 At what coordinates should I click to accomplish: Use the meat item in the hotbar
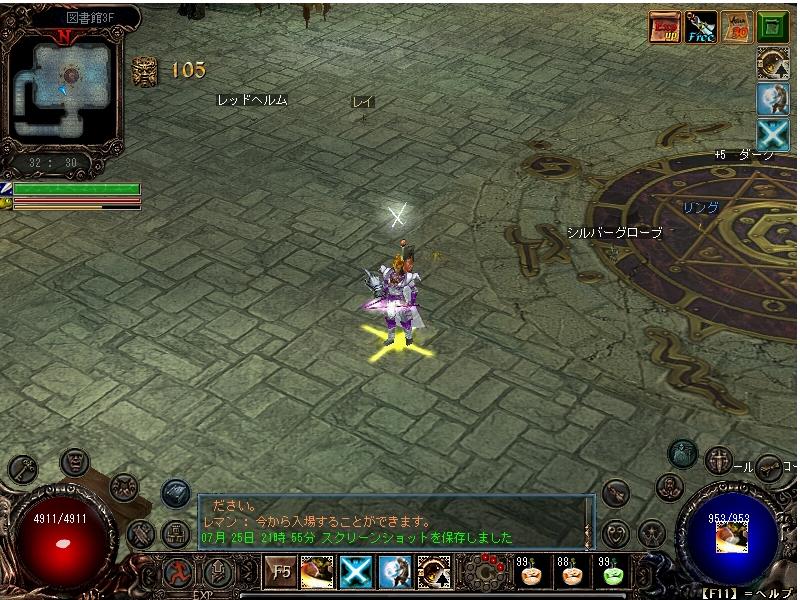coord(317,573)
